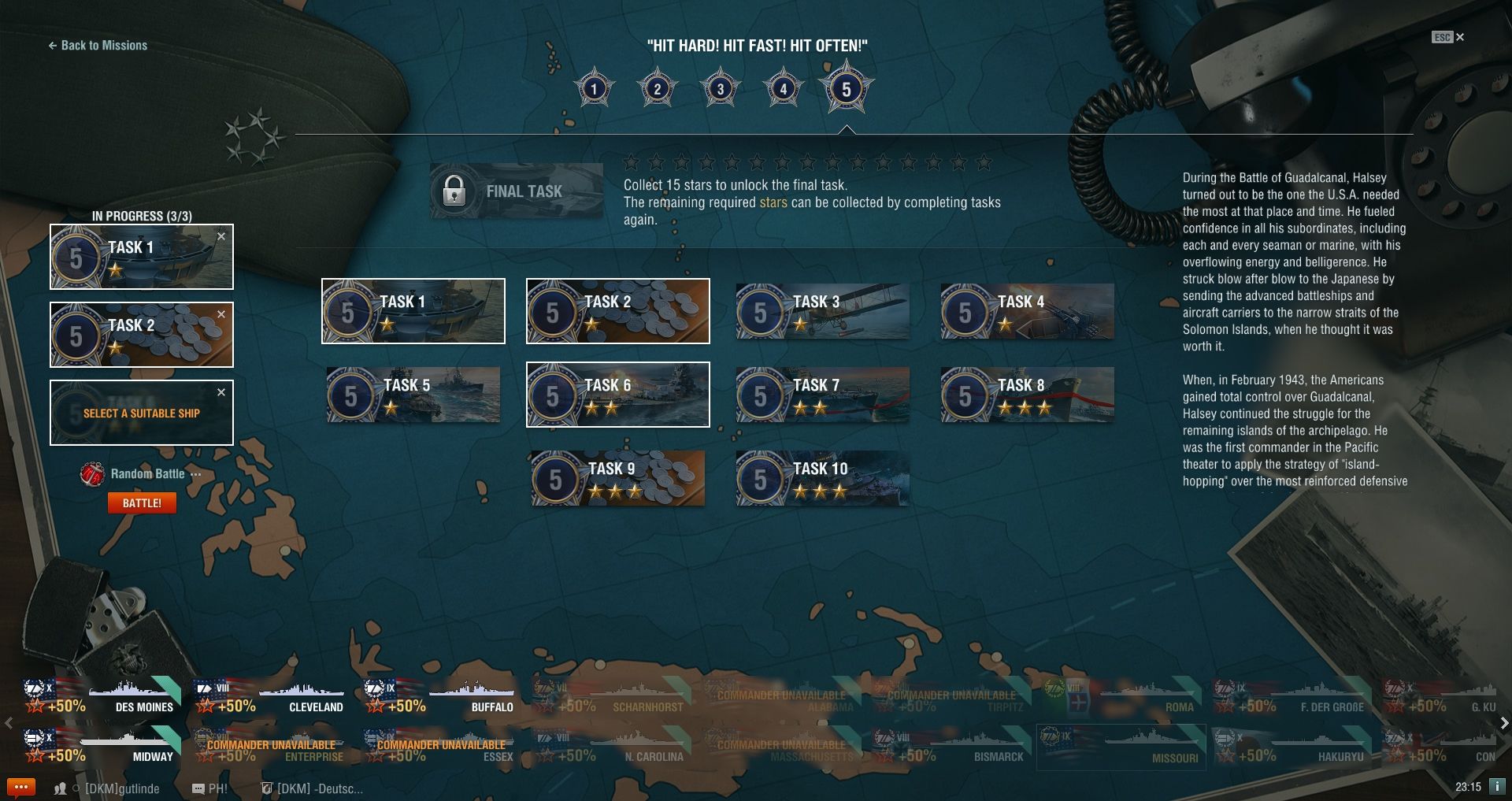The height and width of the screenshot is (801, 1512).
Task: Switch to mission stage 1 badge
Action: 595,89
